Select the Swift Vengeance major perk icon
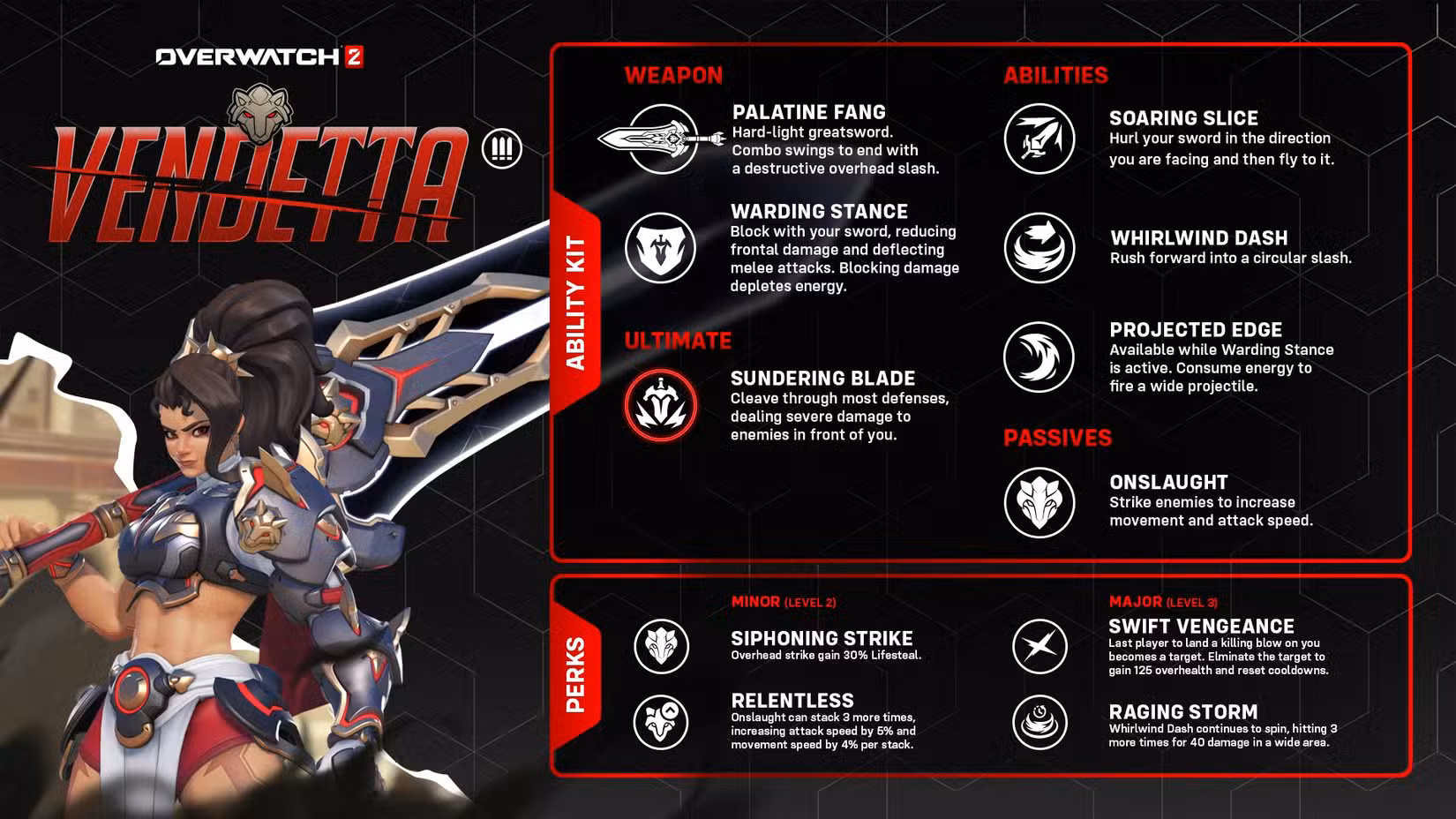This screenshot has width=1456, height=819. pyautogui.click(x=1039, y=646)
